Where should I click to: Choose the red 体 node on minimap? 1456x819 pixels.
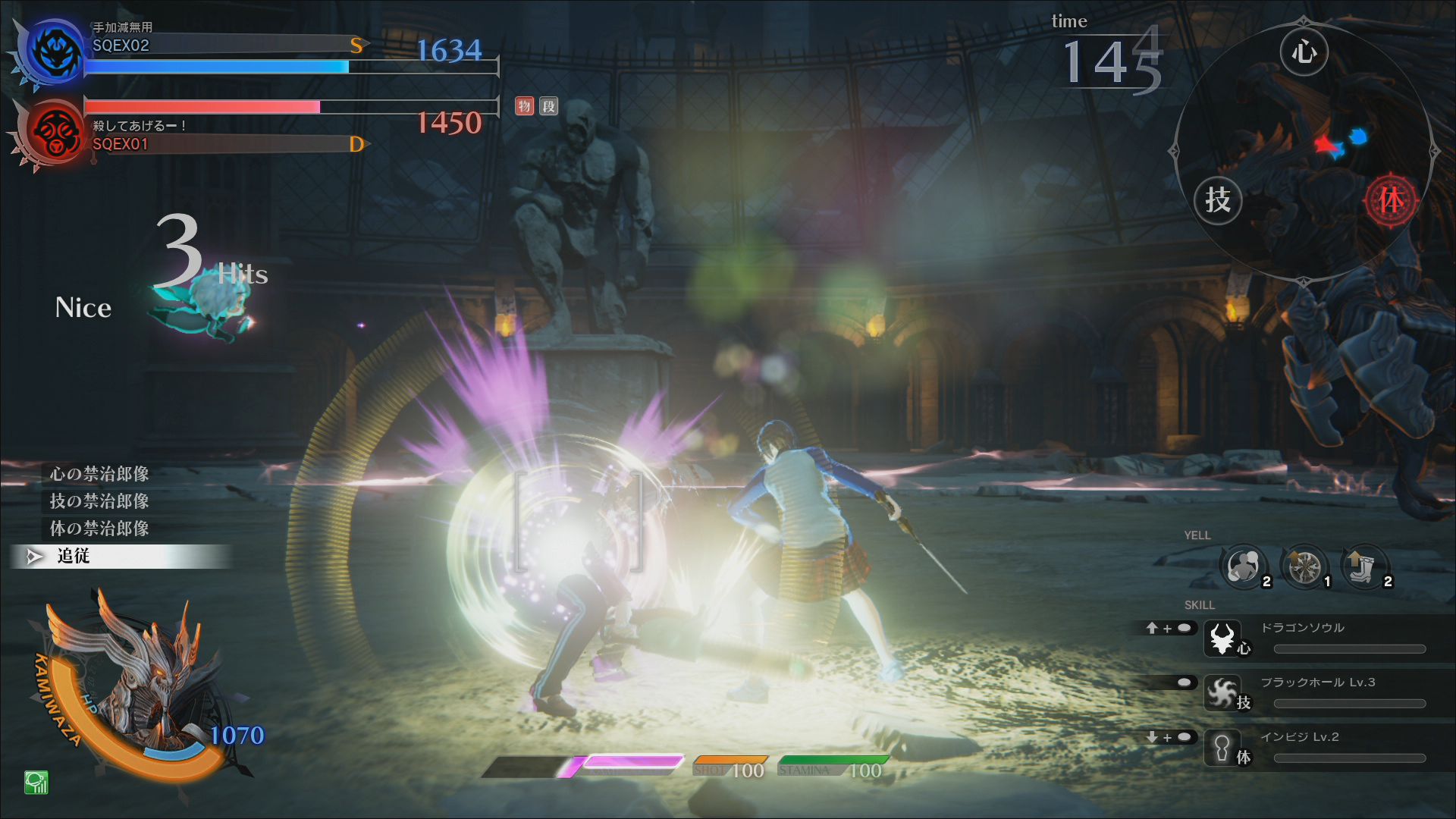[1391, 200]
